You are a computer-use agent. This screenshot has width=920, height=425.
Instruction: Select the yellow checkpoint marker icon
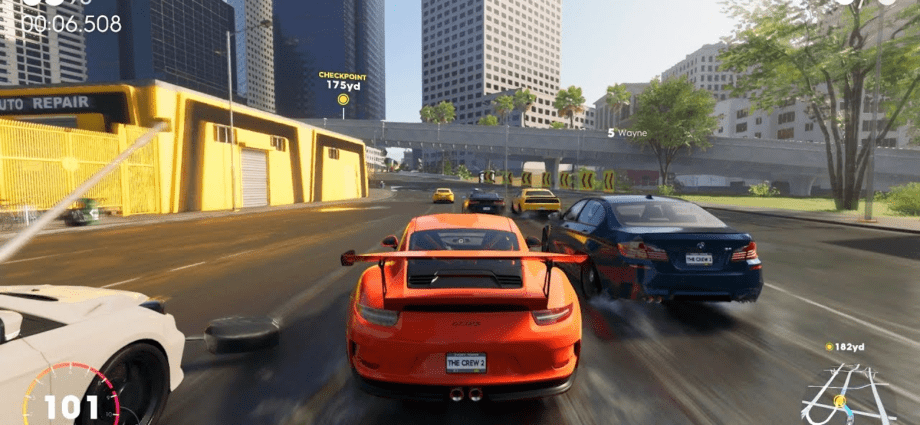click(343, 99)
